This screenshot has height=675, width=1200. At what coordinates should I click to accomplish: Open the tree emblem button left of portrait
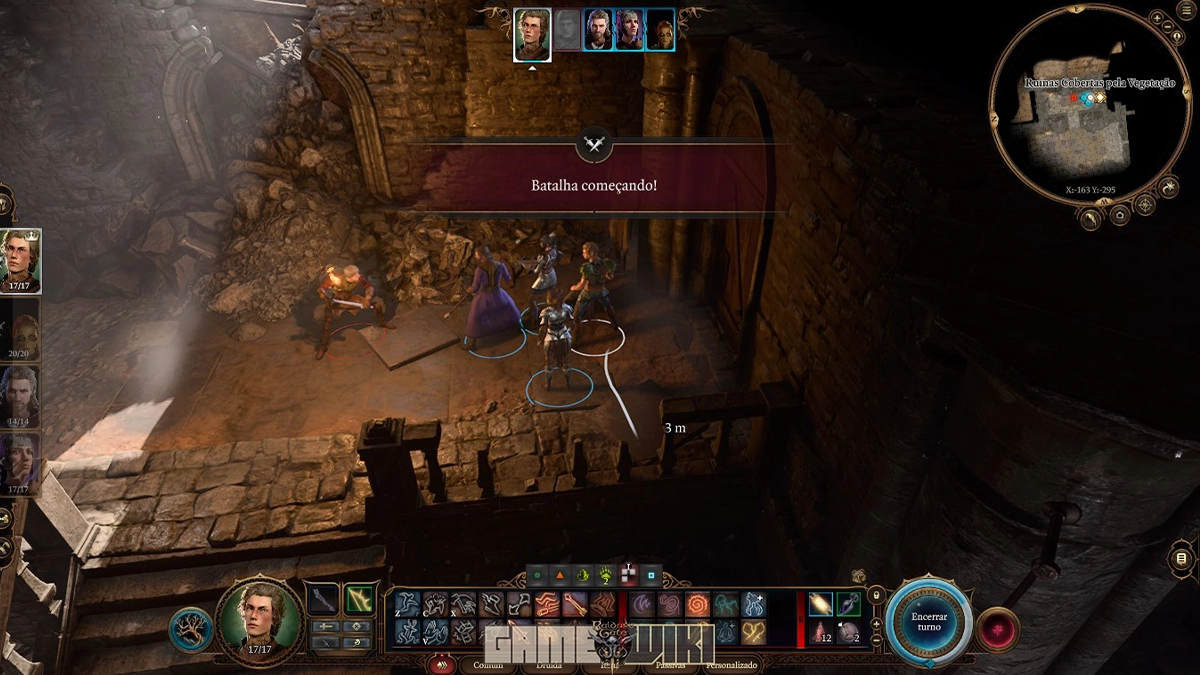pyautogui.click(x=190, y=629)
